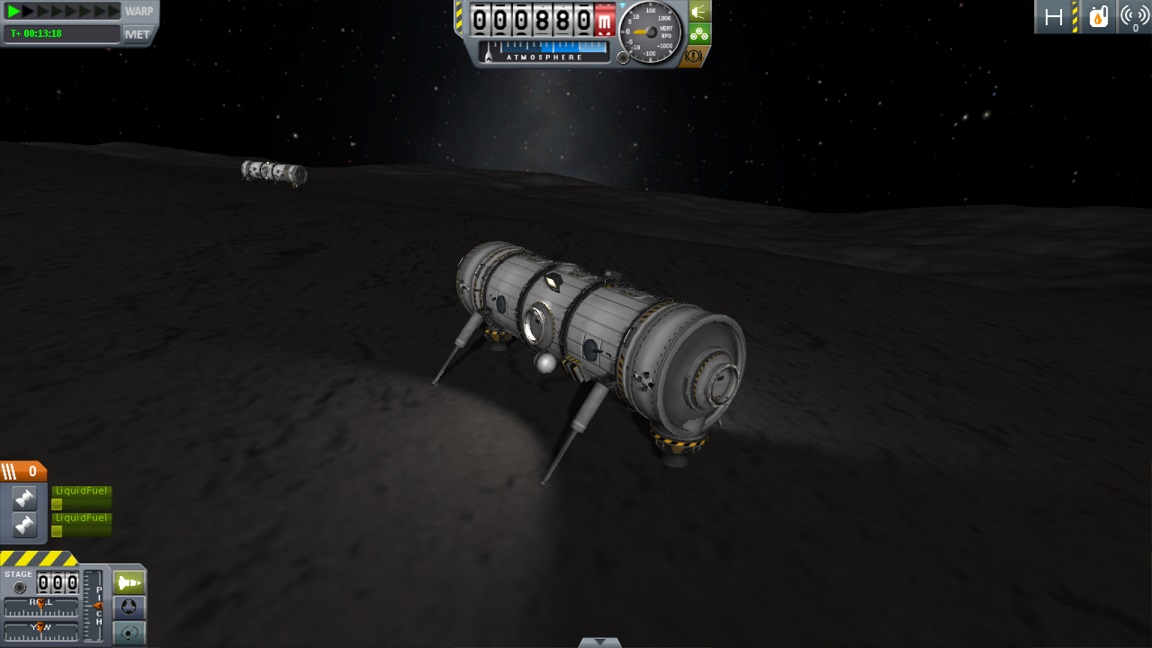Select the staging mode rocket button
This screenshot has height=648, width=1152.
tap(130, 582)
